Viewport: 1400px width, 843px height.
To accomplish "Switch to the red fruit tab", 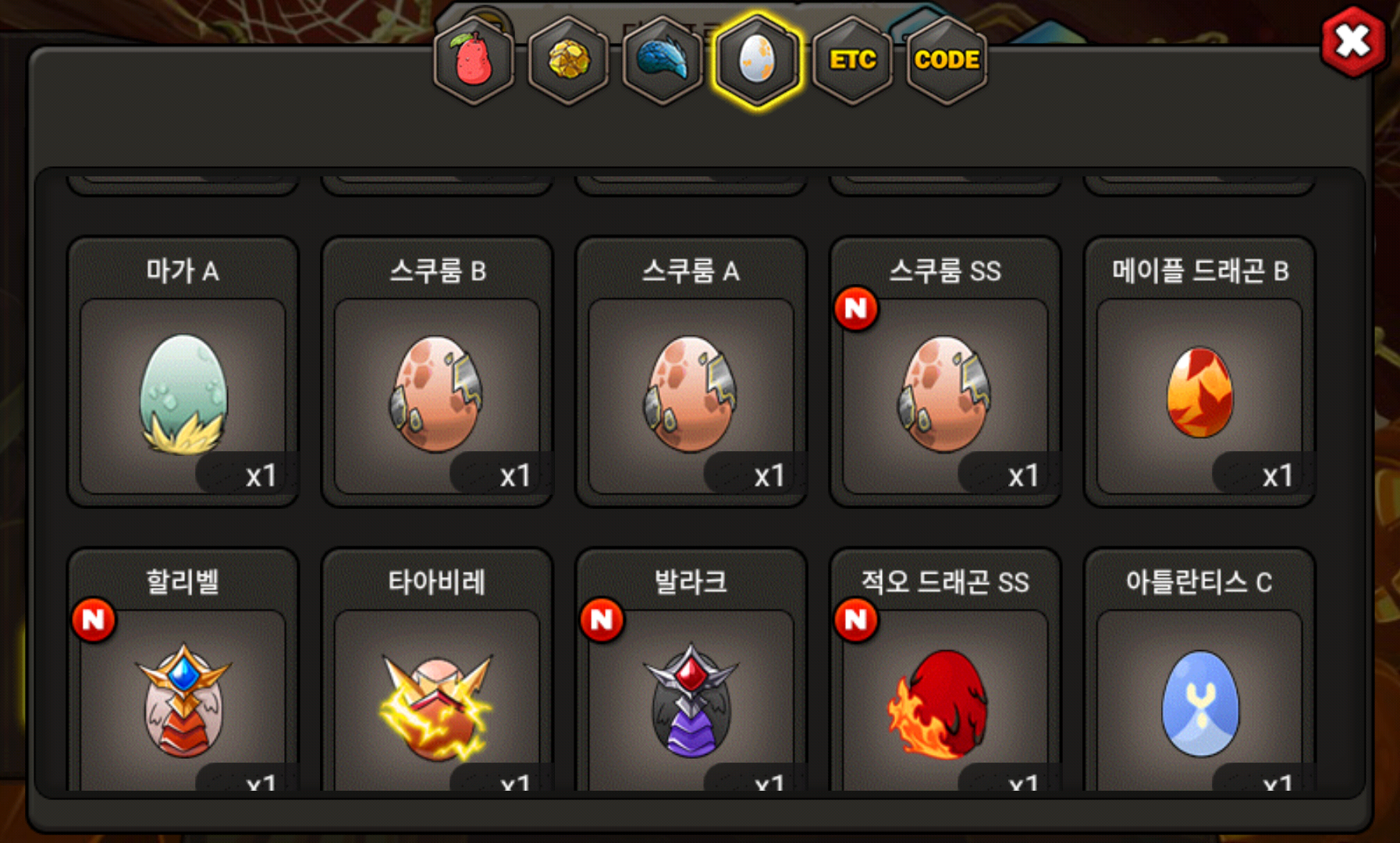I will pos(474,60).
